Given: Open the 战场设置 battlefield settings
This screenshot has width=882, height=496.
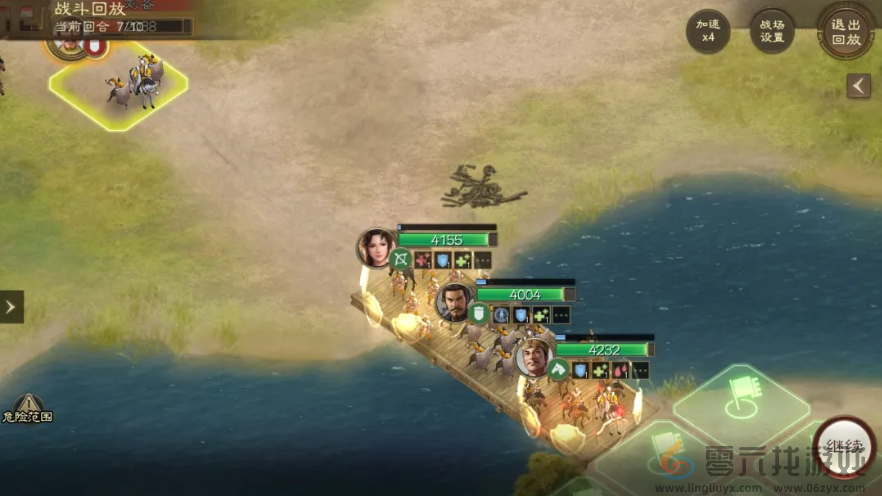Looking at the screenshot, I should (772, 31).
